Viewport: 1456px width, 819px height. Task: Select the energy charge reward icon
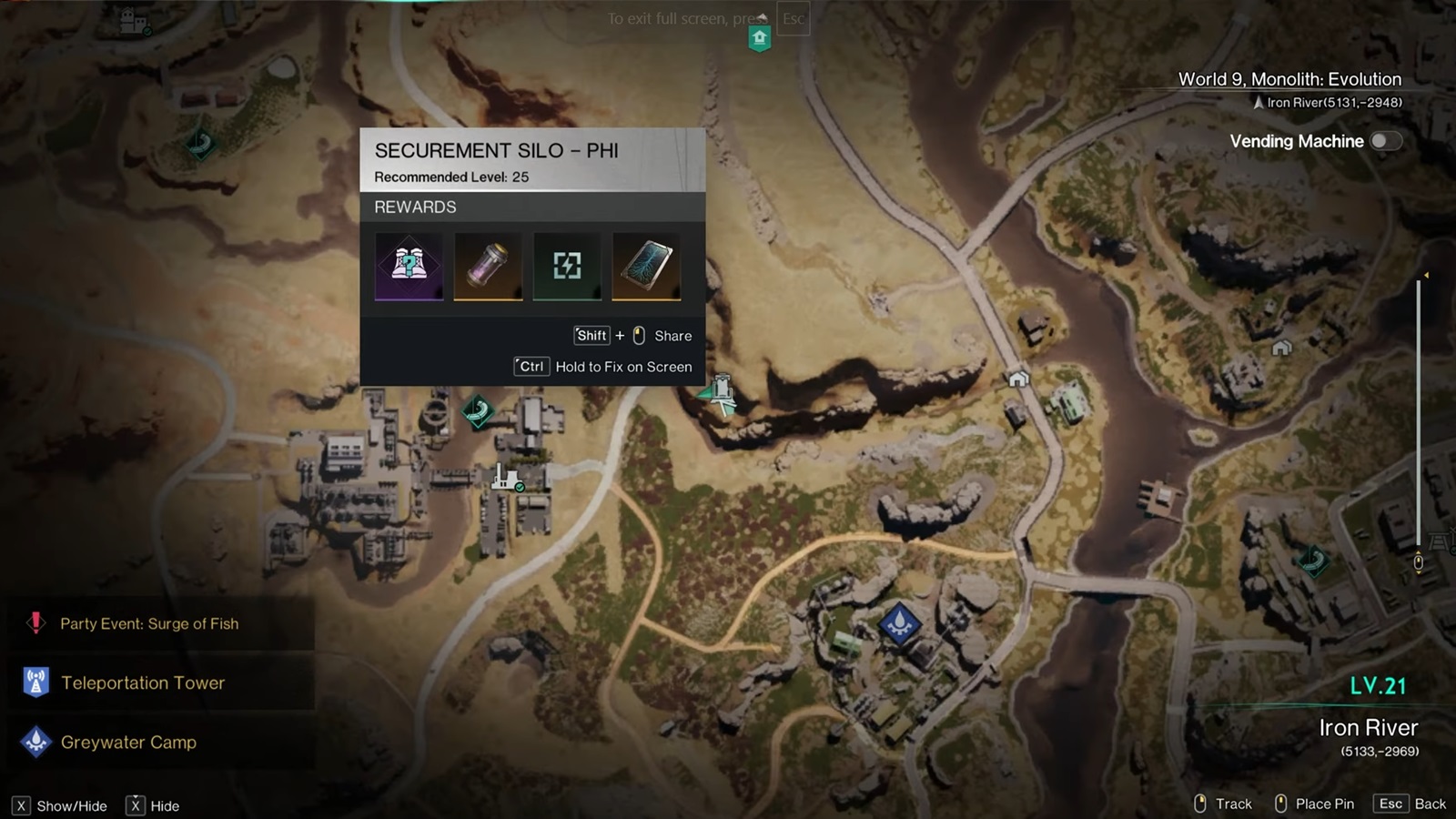click(x=566, y=266)
